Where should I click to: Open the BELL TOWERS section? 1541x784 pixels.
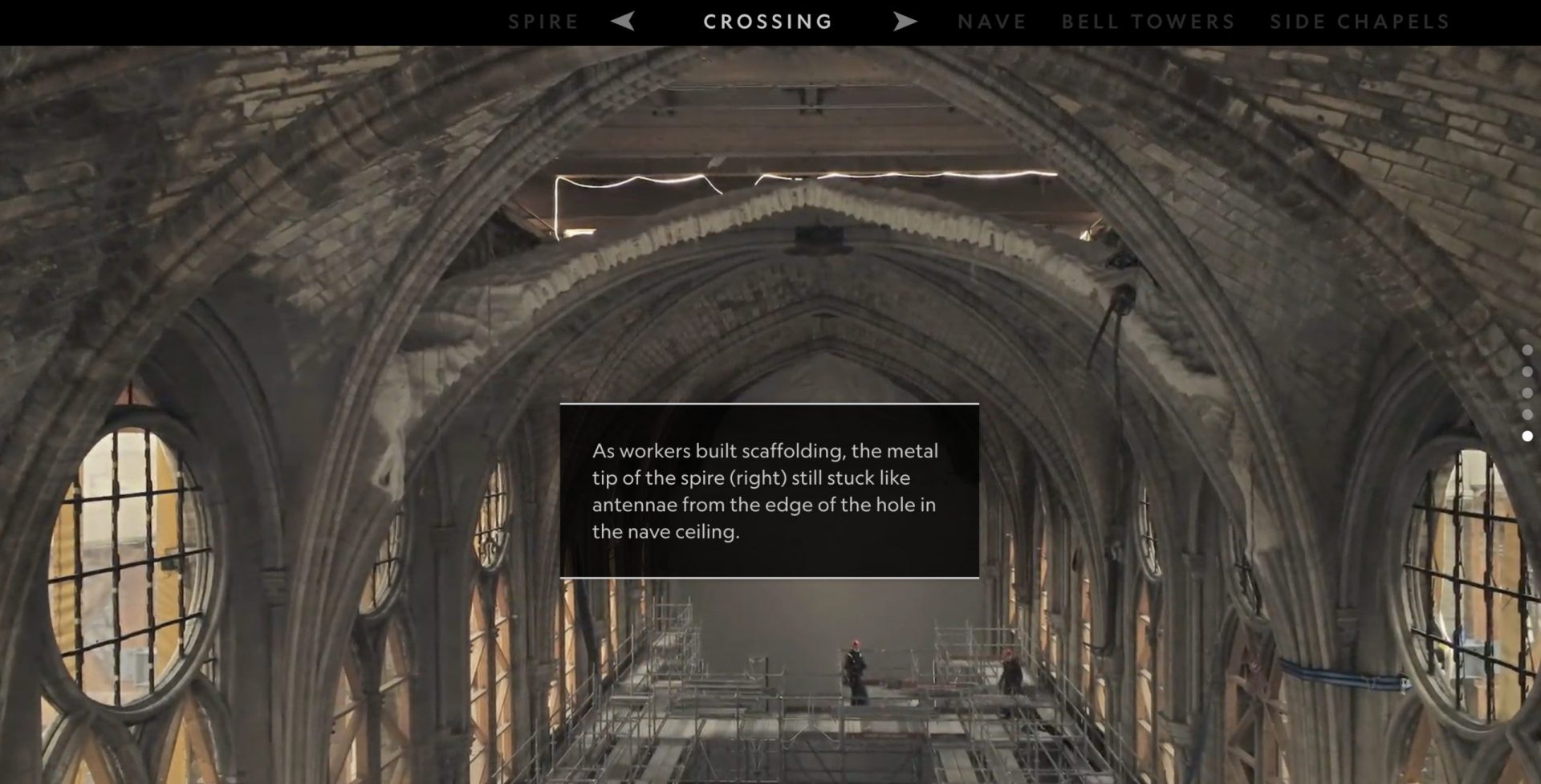click(1148, 22)
